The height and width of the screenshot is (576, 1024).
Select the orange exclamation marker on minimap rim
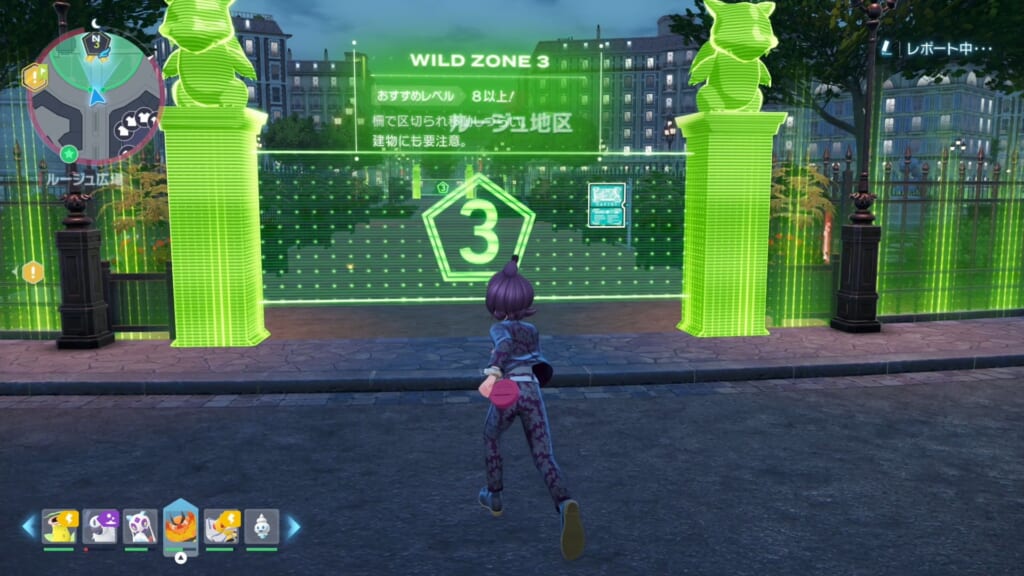pyautogui.click(x=35, y=75)
